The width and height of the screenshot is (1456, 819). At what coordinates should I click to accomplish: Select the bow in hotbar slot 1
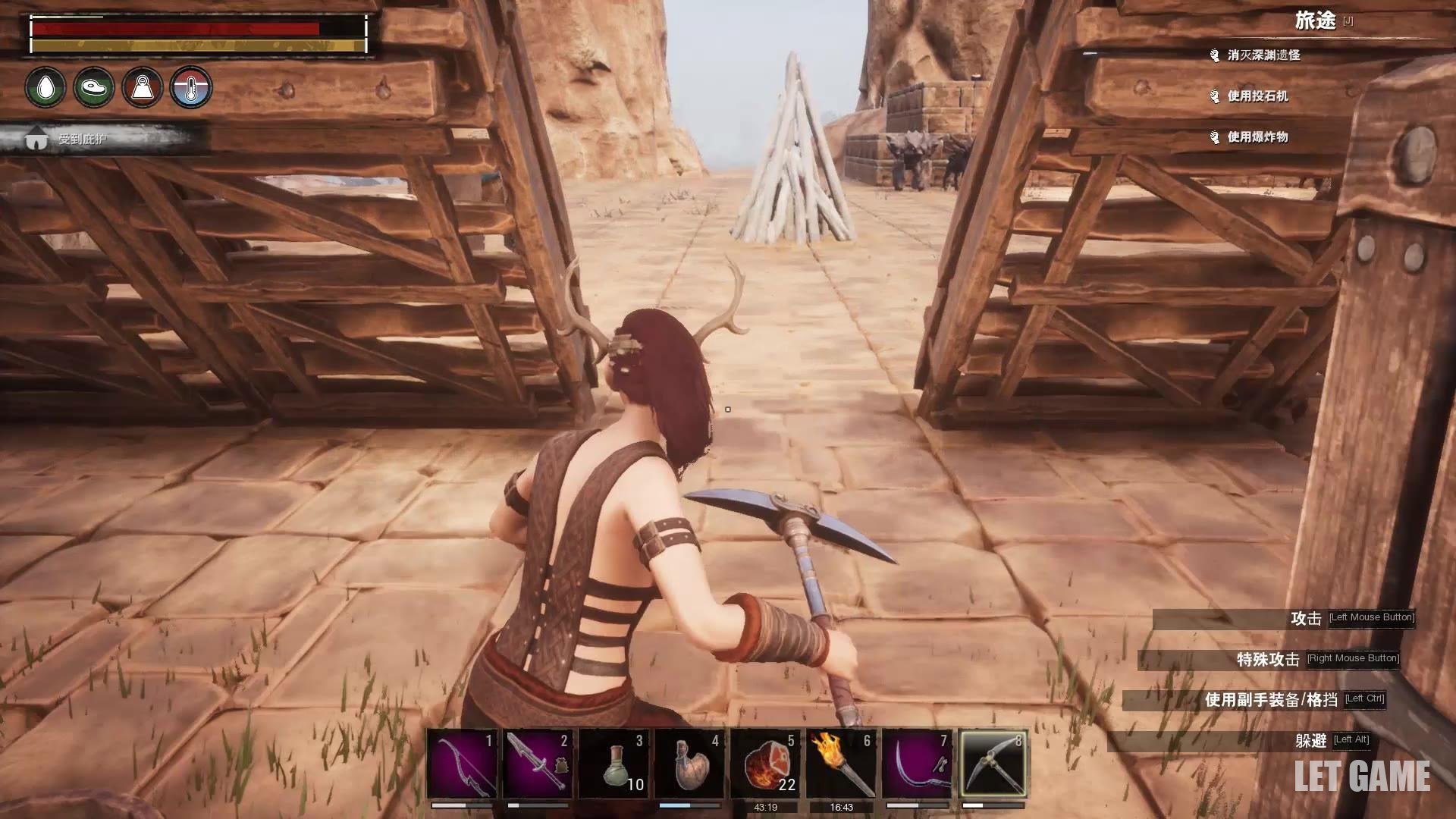point(462,763)
